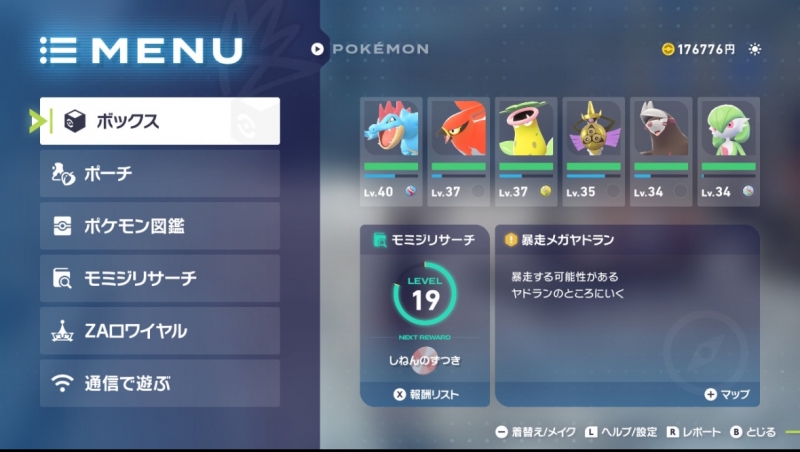The width and height of the screenshot is (800, 452).
Task: Open the ZAロワイヤル menu entry
Action: [x=160, y=330]
